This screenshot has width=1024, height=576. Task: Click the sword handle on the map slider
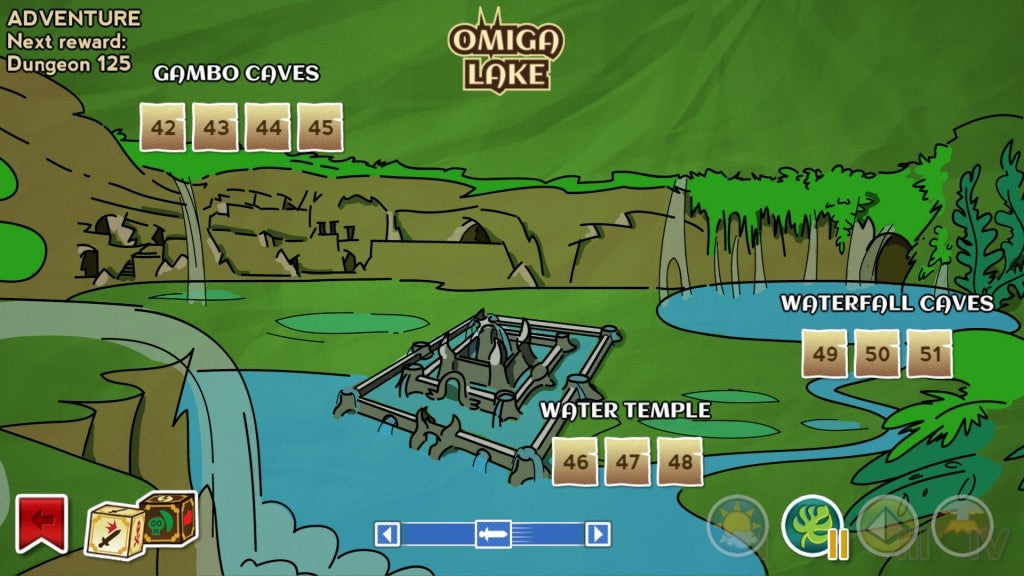point(492,534)
